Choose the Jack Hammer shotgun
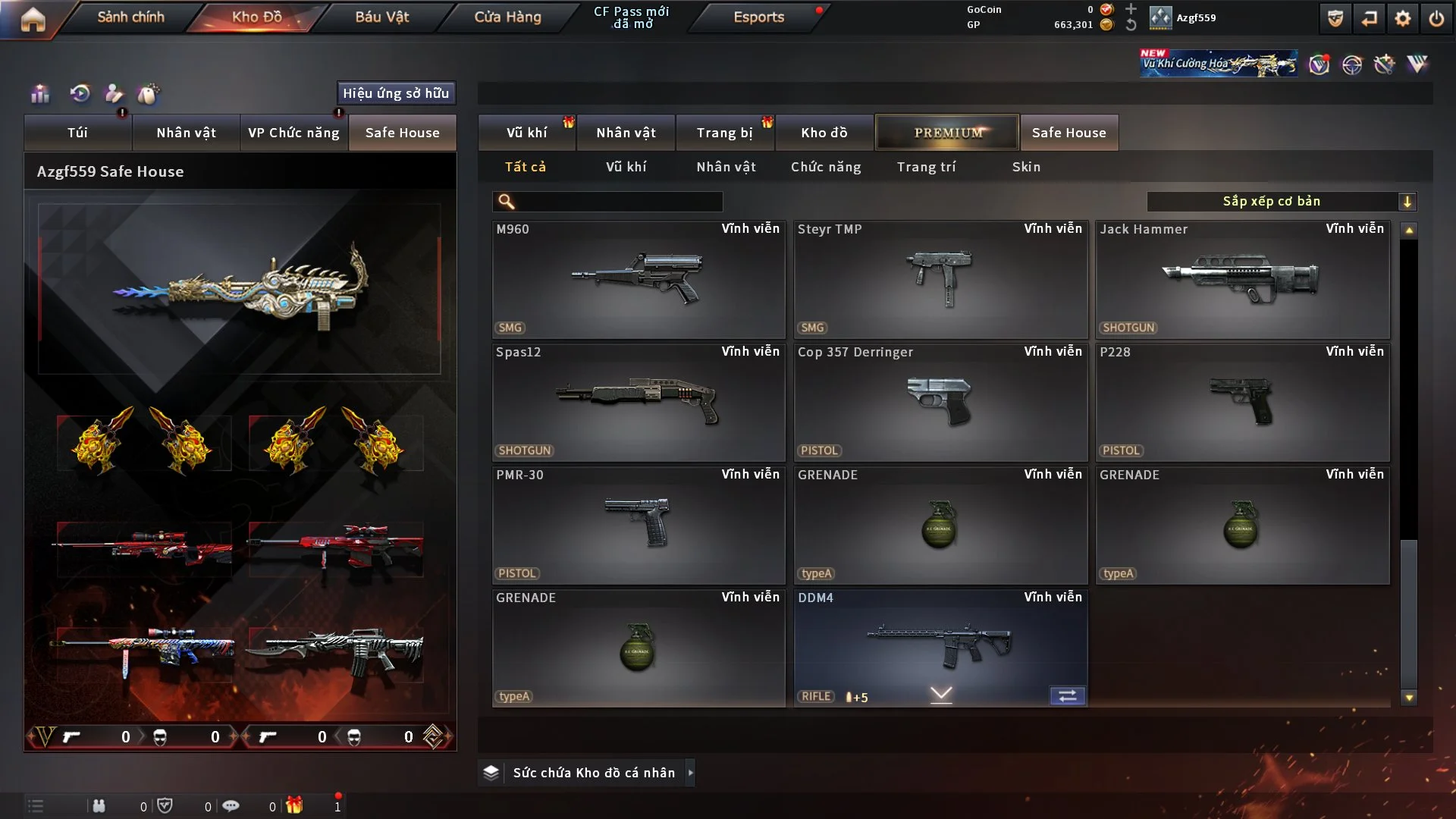Image resolution: width=1456 pixels, height=819 pixels. (1242, 280)
